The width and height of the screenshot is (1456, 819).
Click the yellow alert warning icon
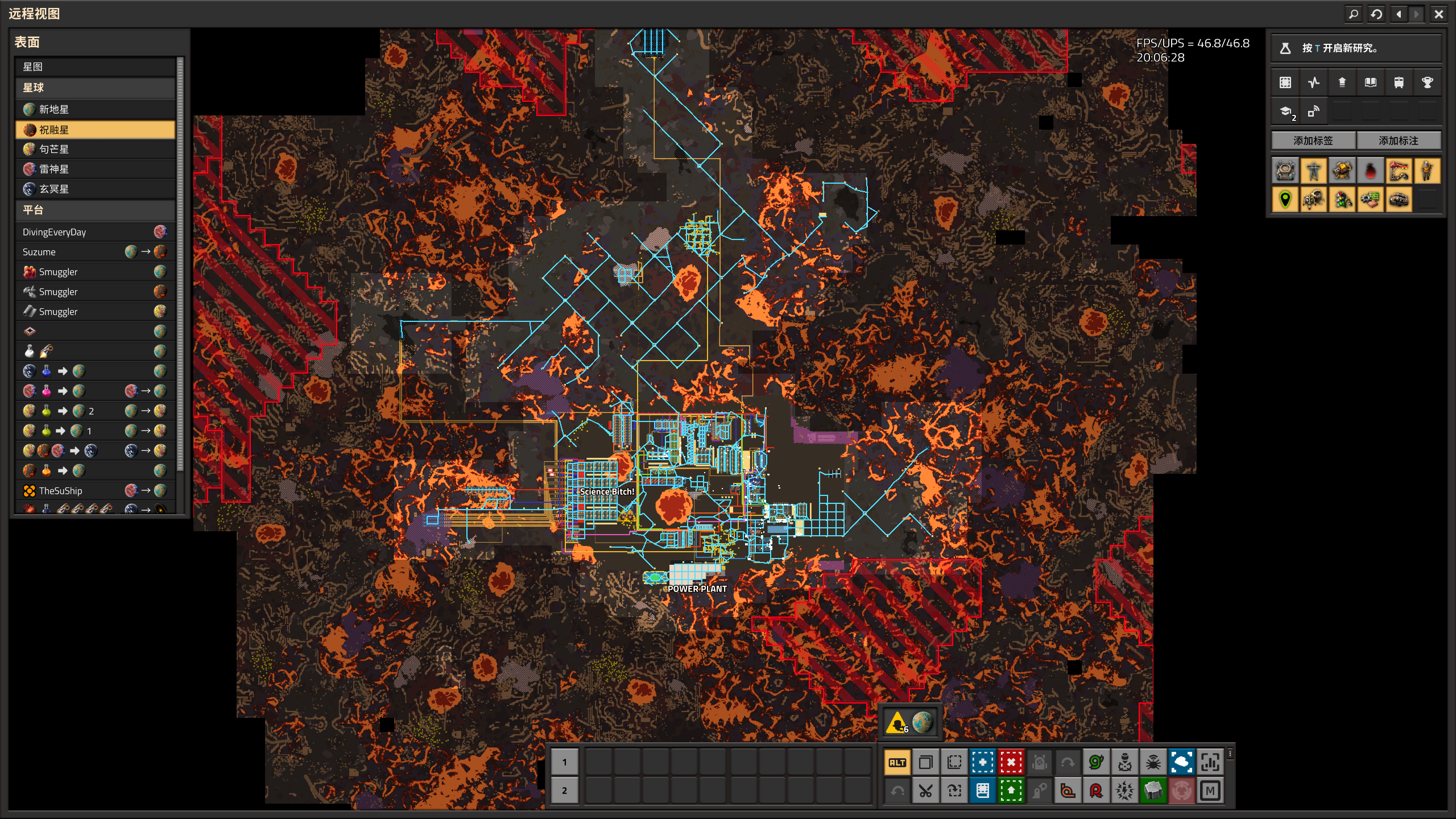897,723
